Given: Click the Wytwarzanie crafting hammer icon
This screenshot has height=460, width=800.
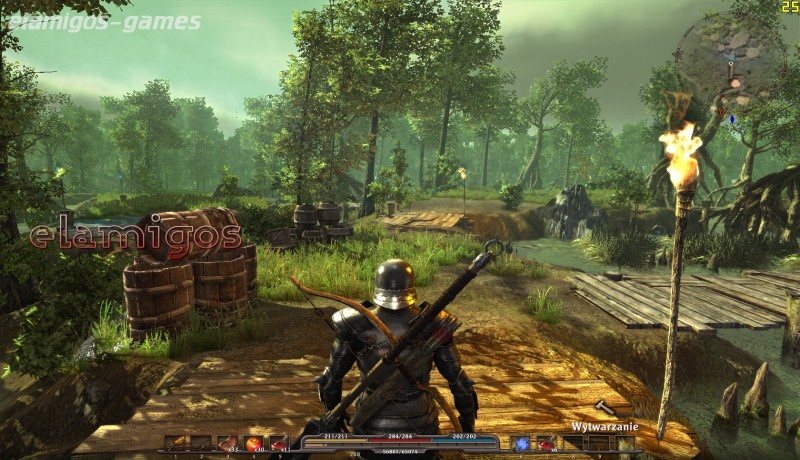Looking at the screenshot, I should click(x=605, y=408).
